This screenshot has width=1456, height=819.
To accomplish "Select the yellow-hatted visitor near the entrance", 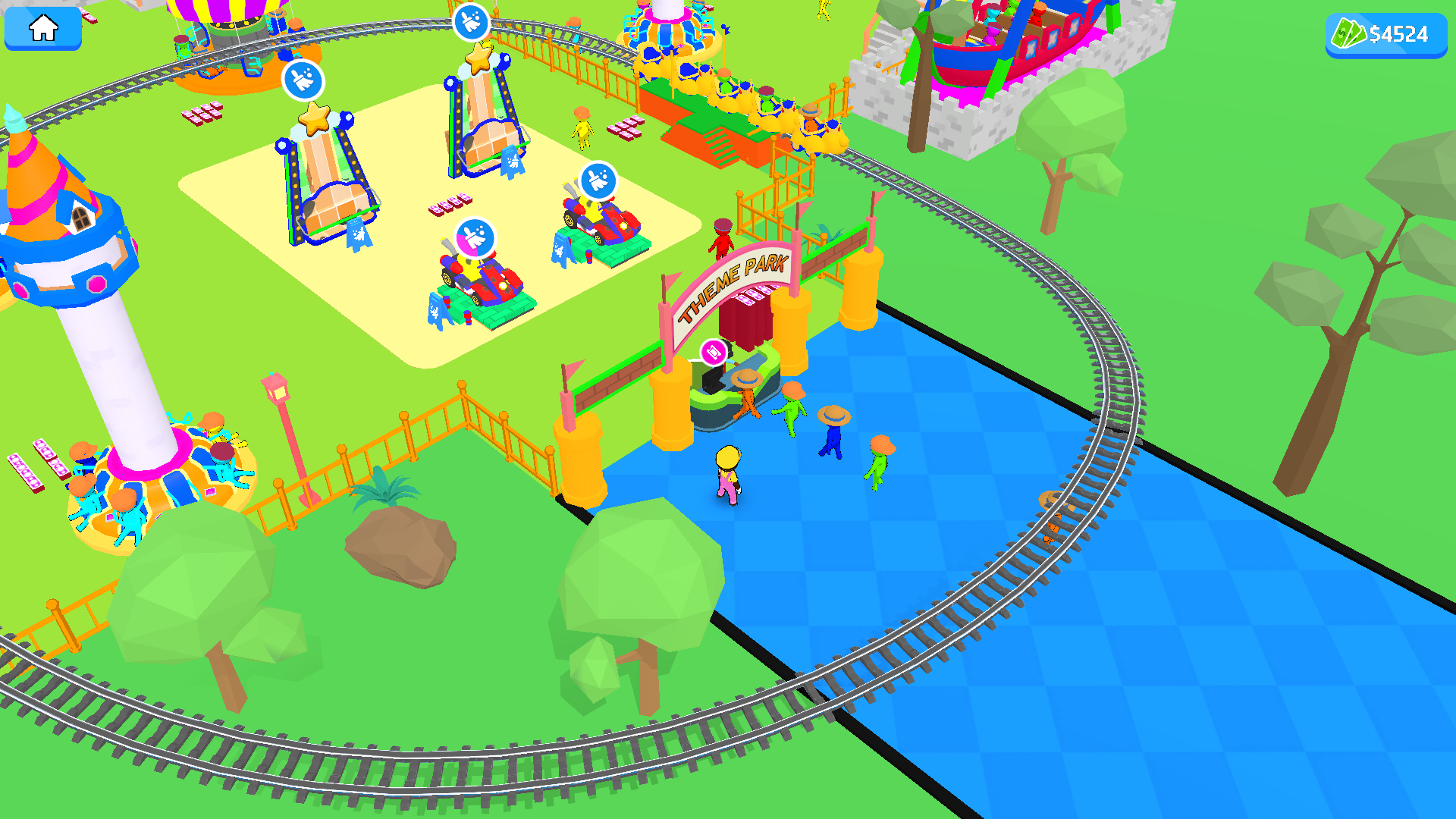I will click(726, 474).
